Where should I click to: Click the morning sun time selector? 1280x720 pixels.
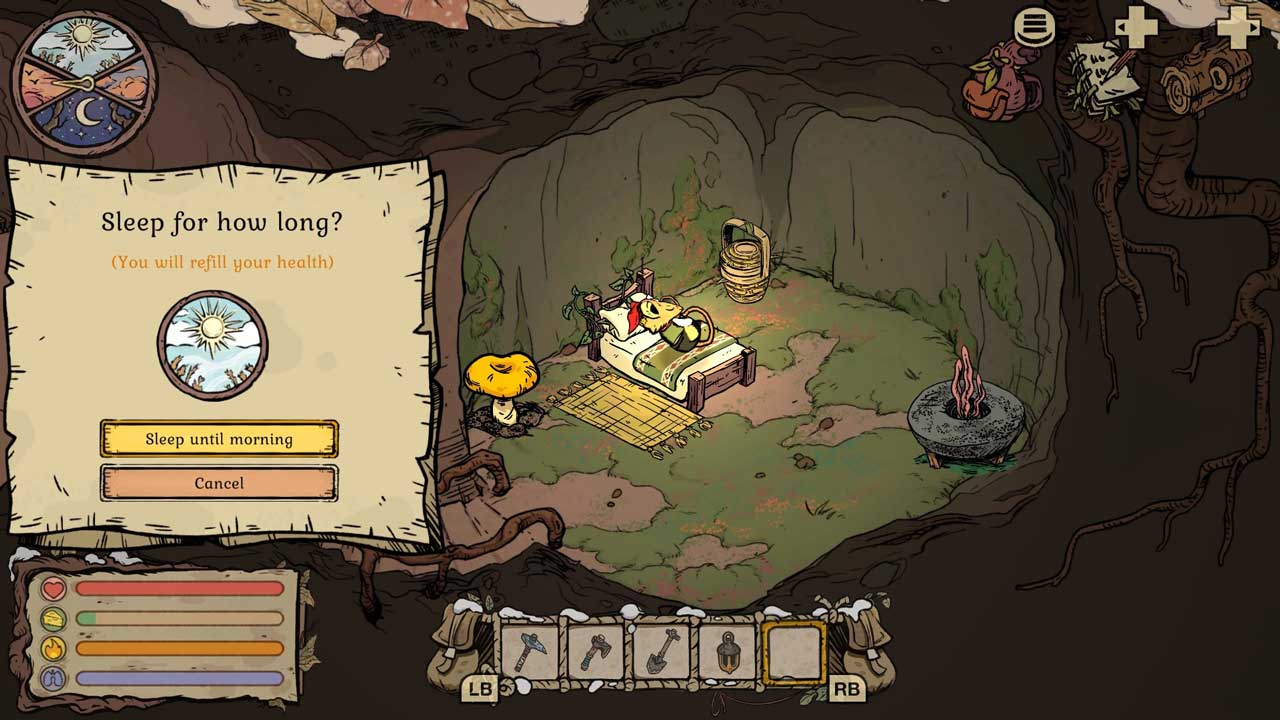coord(212,345)
